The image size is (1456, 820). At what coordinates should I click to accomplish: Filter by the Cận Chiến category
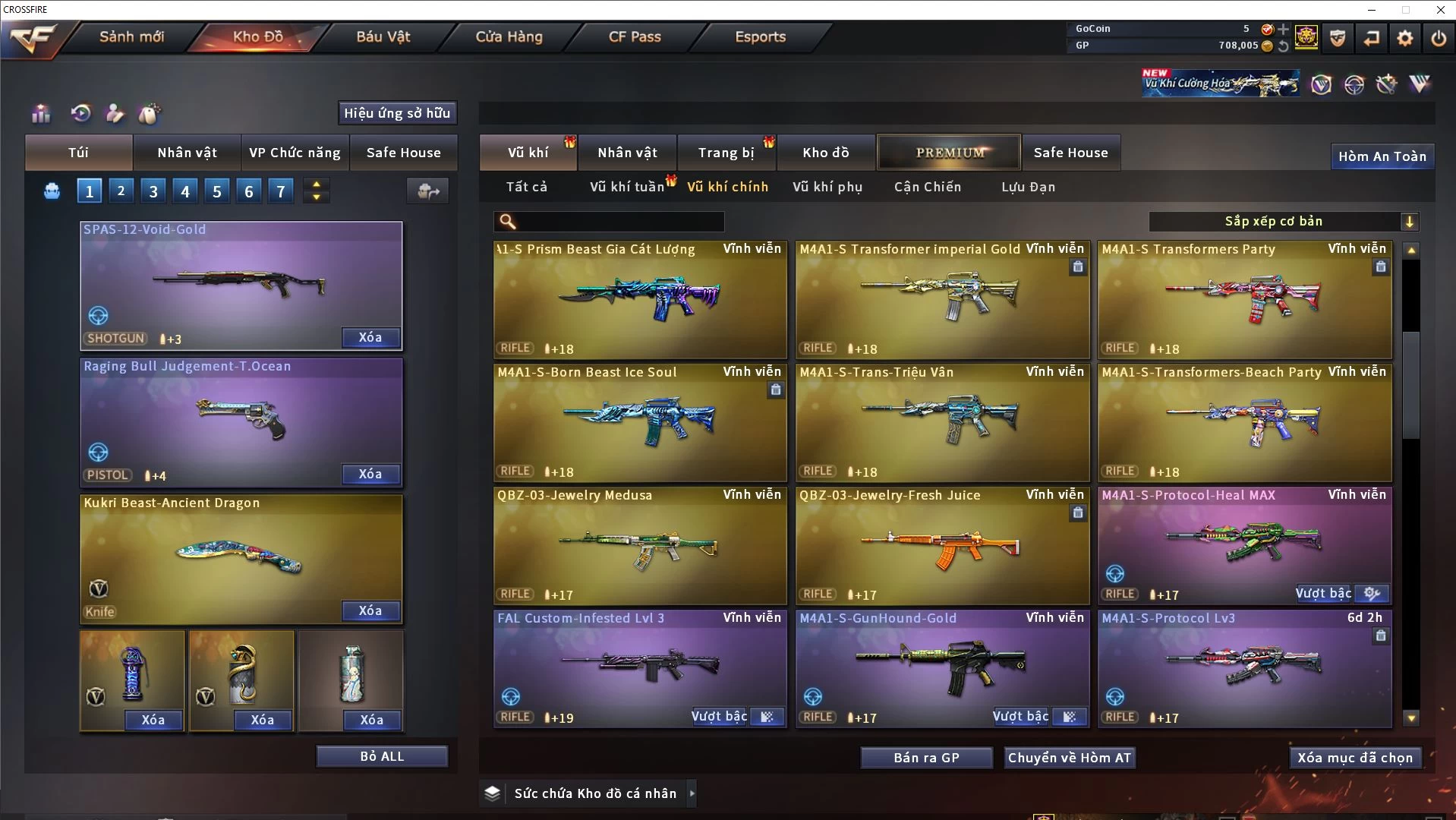click(927, 187)
